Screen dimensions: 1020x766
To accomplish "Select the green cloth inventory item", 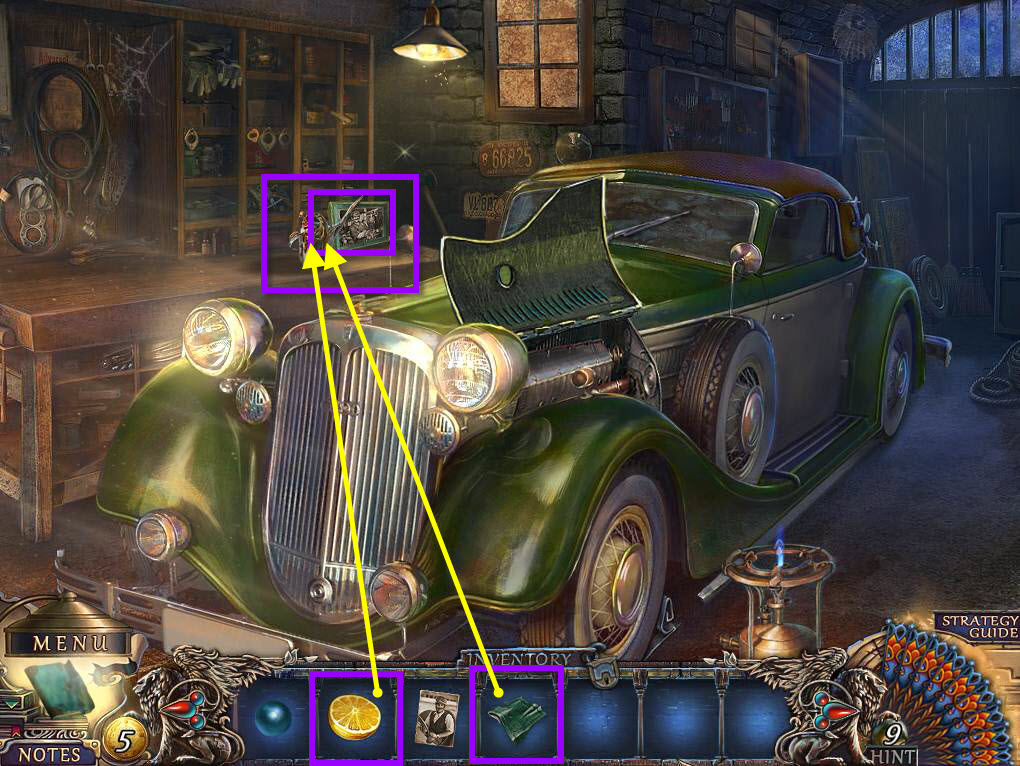I will 516,717.
